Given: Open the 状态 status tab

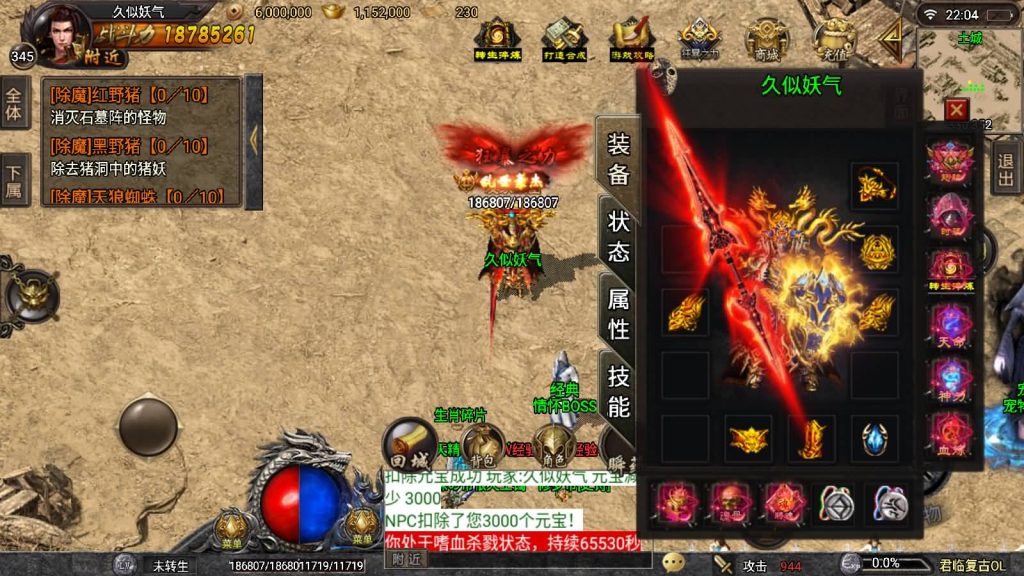Looking at the screenshot, I should pyautogui.click(x=618, y=235).
